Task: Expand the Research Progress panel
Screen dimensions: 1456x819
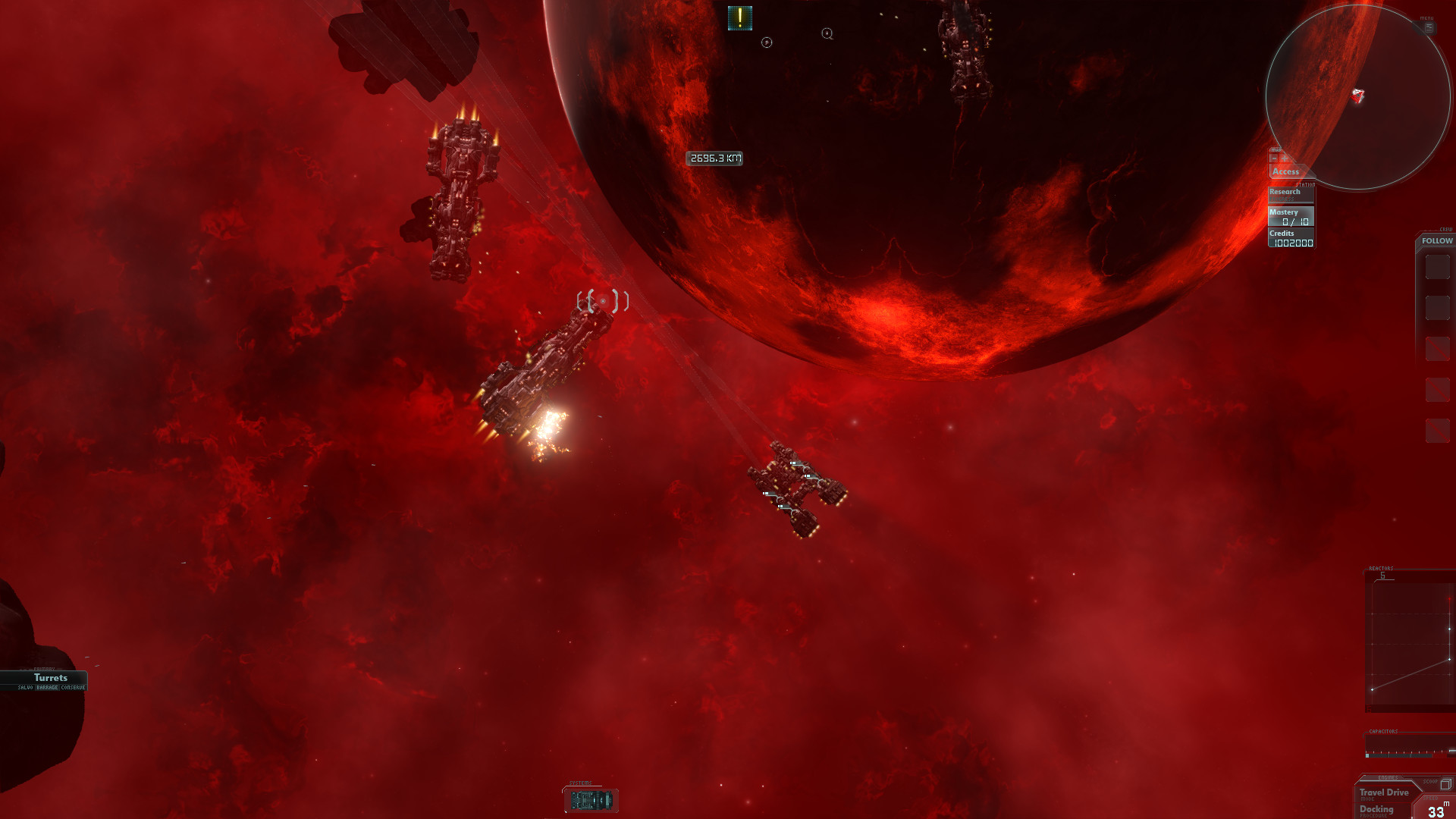Action: pyautogui.click(x=1284, y=193)
